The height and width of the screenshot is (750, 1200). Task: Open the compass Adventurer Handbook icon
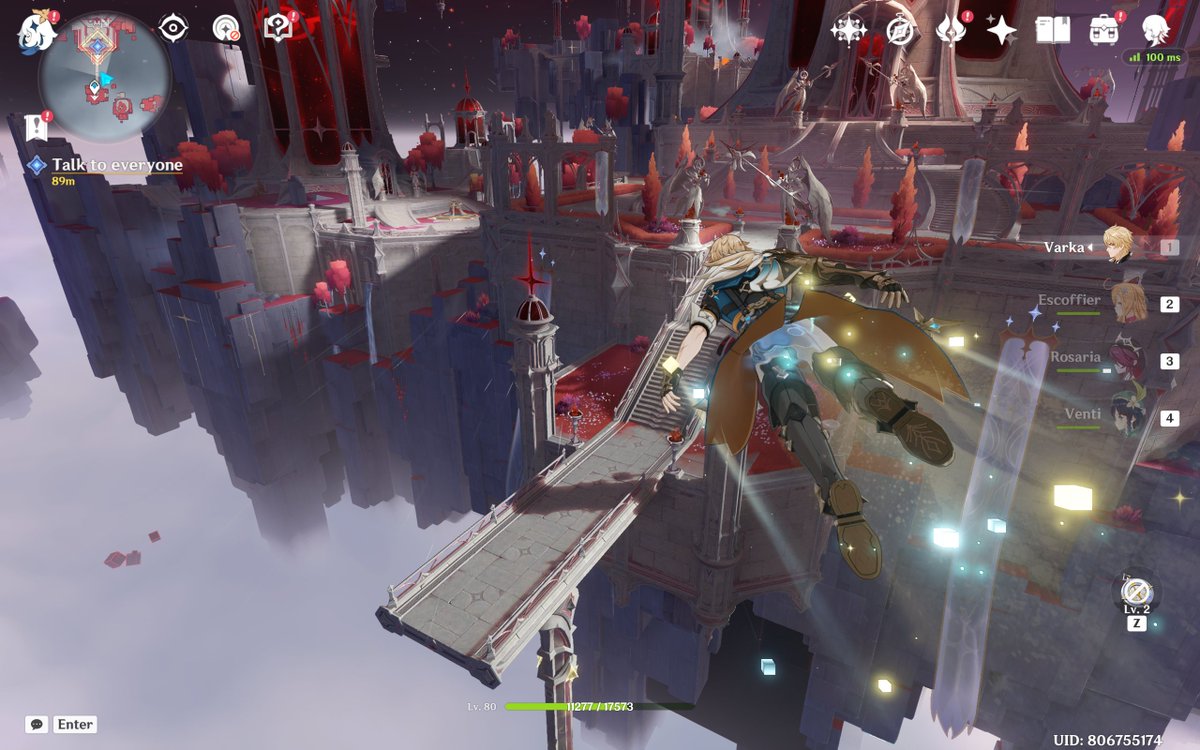(x=901, y=30)
